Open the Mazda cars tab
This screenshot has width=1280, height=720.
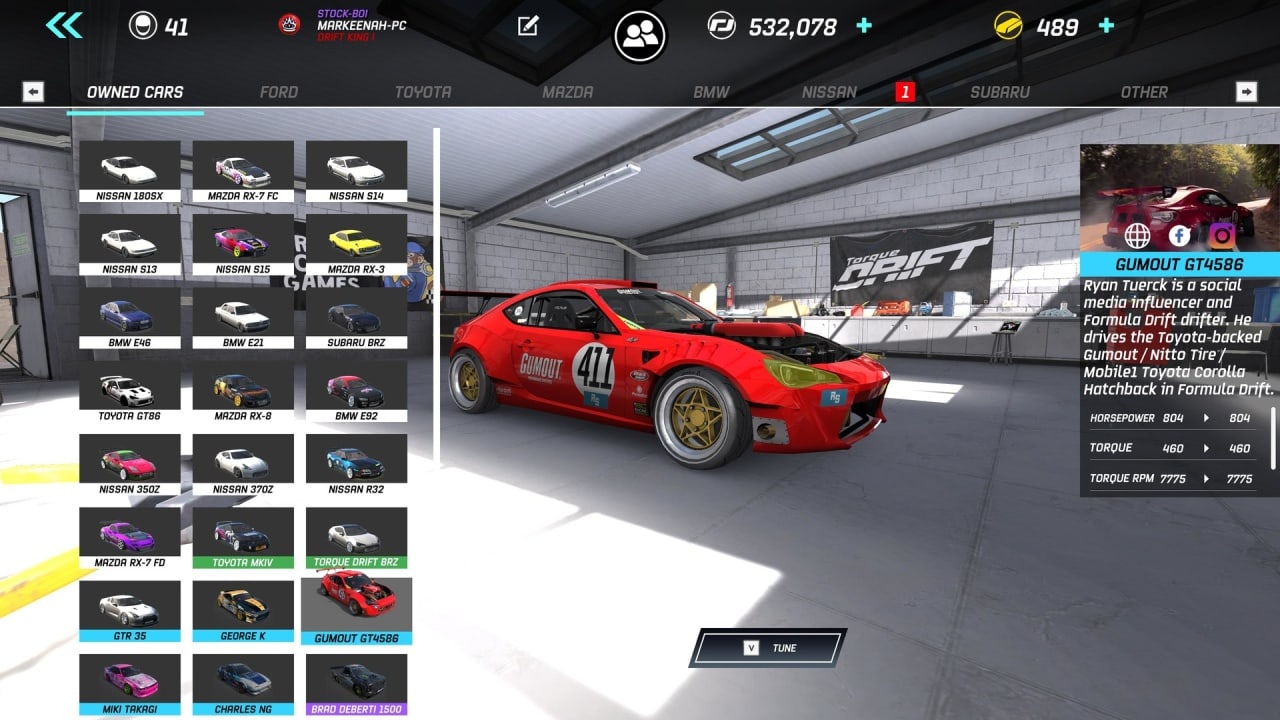click(567, 92)
